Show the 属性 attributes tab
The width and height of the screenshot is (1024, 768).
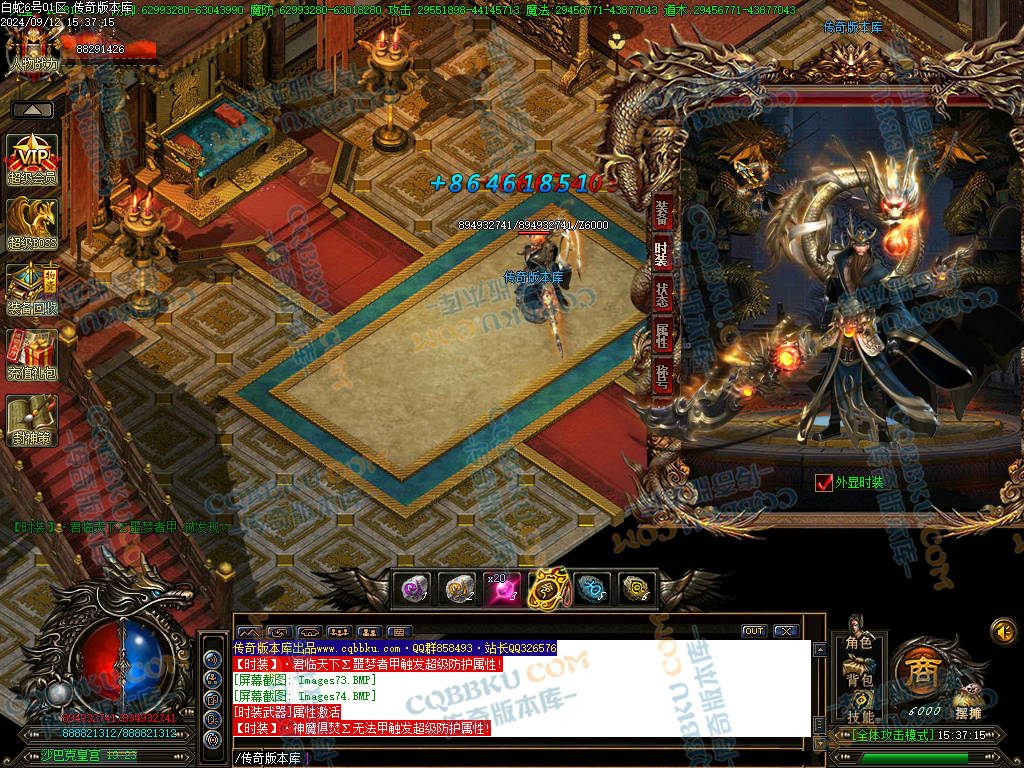[662, 336]
